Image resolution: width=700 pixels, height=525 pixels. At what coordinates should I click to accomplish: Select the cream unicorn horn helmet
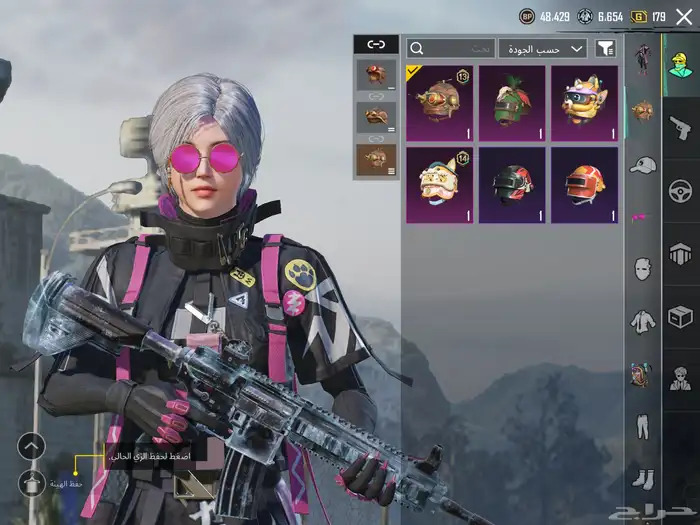[x=440, y=185]
